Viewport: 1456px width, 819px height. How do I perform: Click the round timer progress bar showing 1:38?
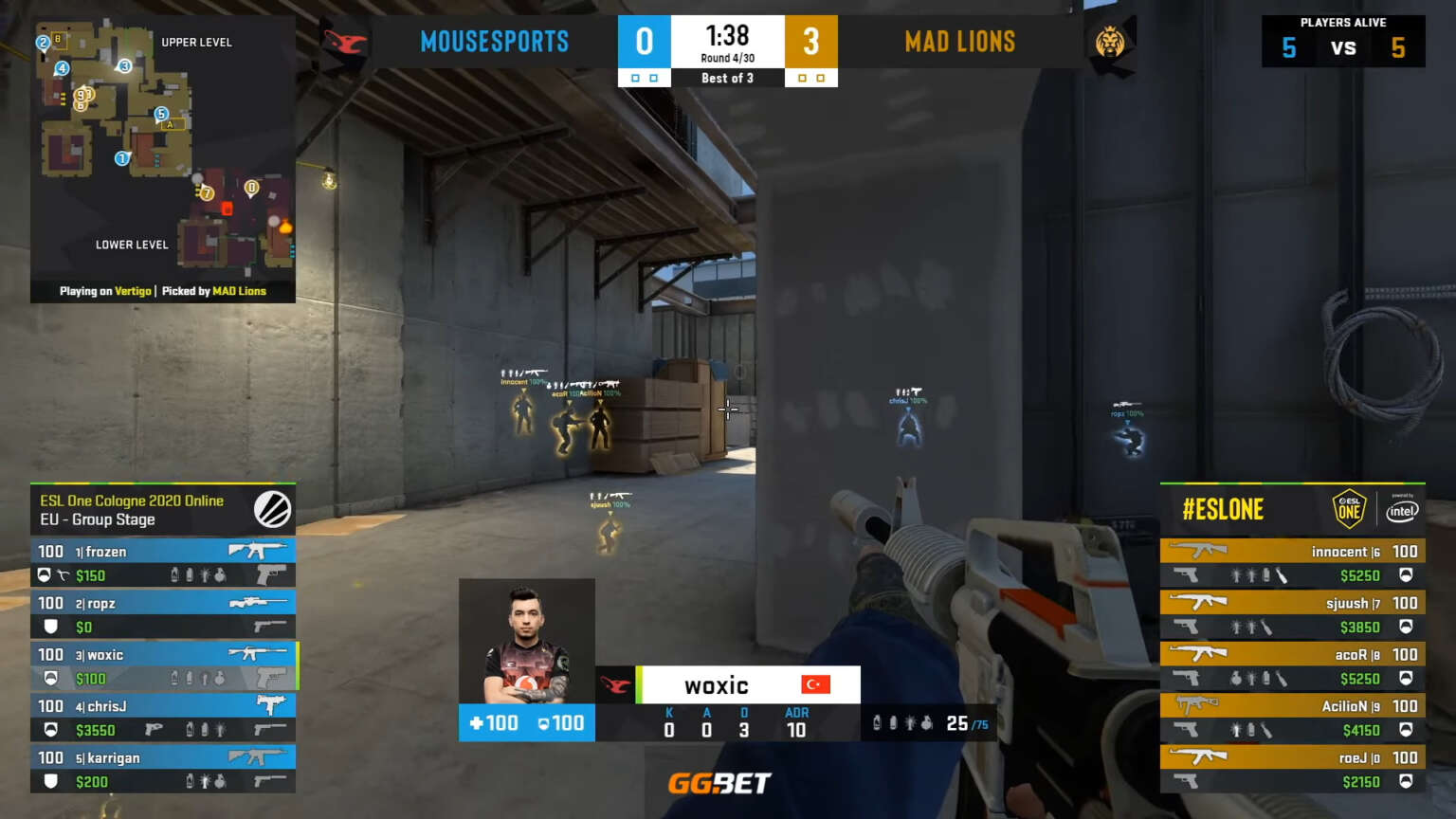coord(728,36)
